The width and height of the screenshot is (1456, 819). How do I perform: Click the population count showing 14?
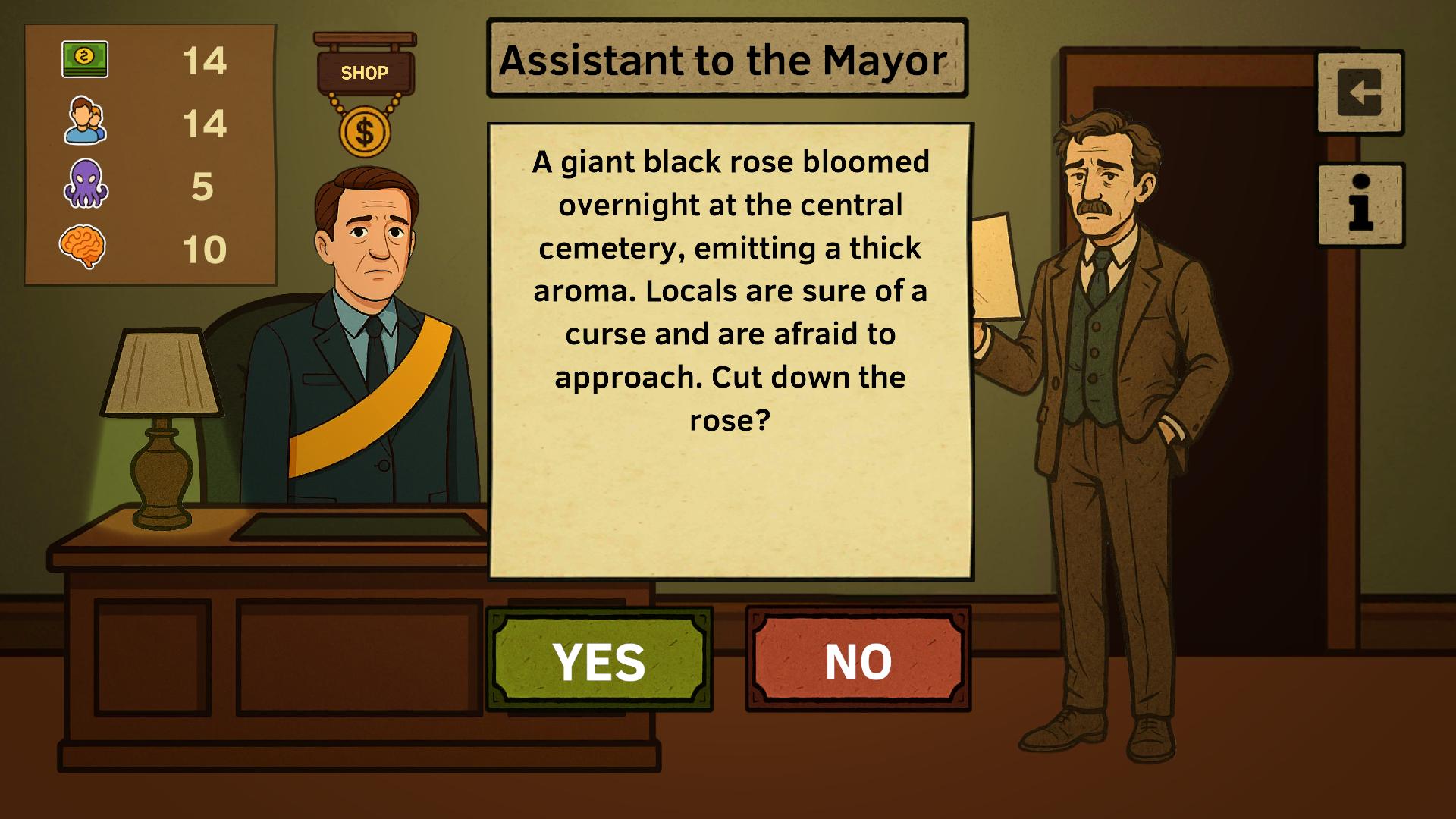tap(207, 123)
